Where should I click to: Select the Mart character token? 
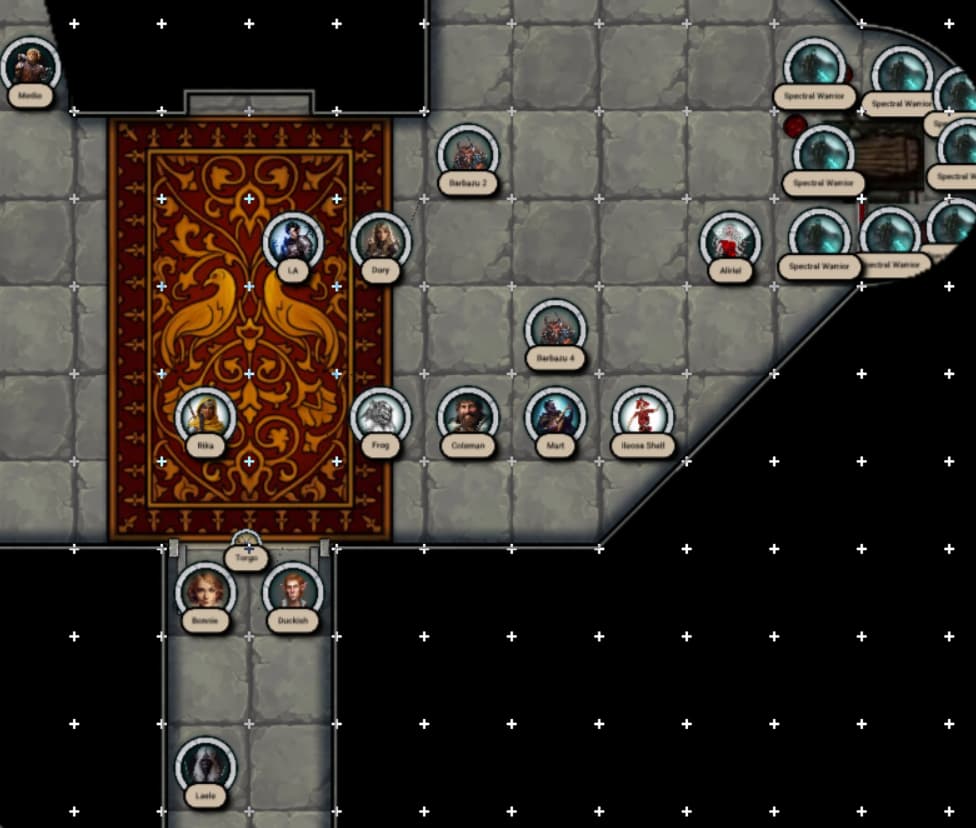[x=555, y=416]
